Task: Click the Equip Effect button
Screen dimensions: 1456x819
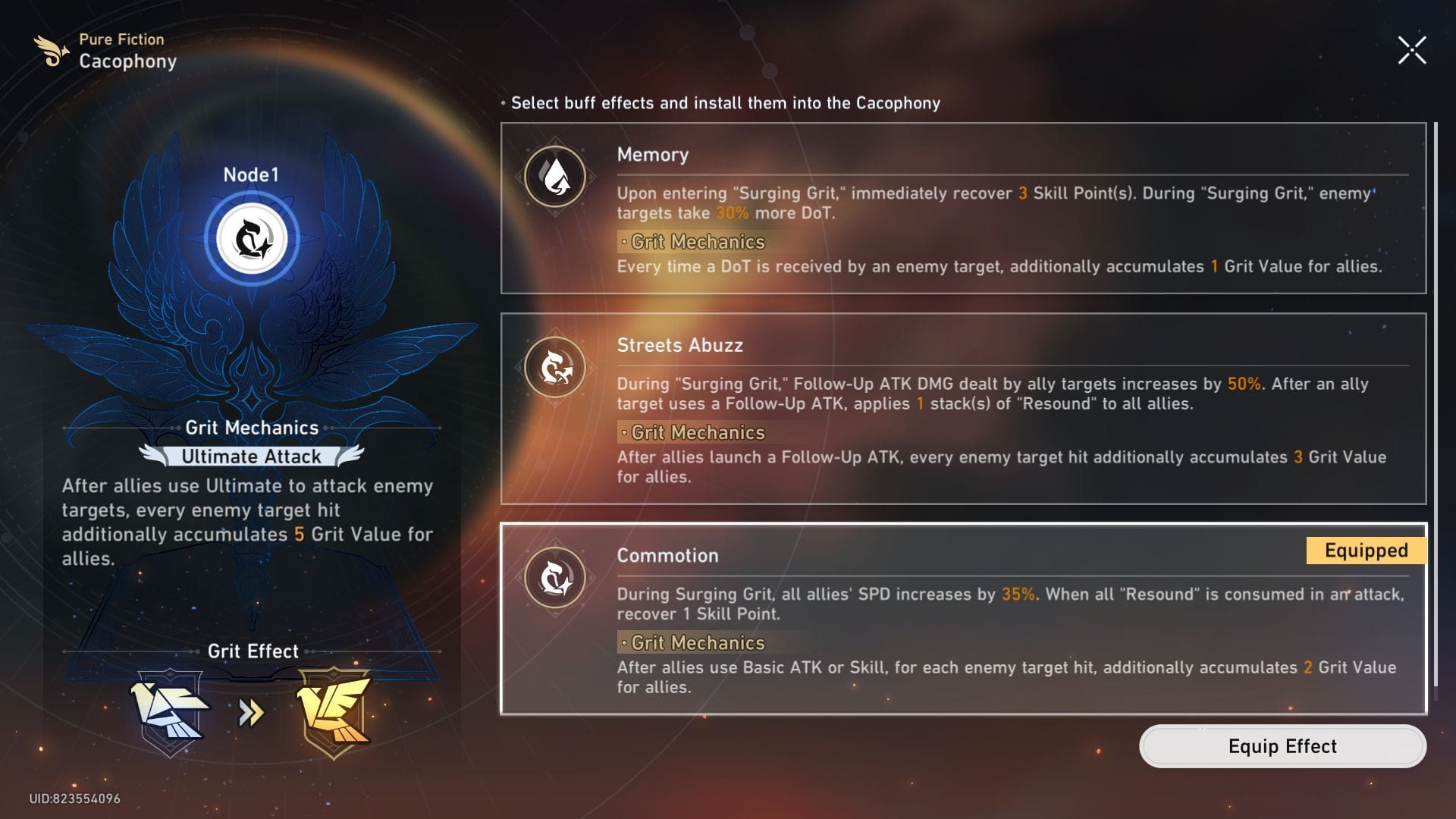Action: pyautogui.click(x=1282, y=746)
